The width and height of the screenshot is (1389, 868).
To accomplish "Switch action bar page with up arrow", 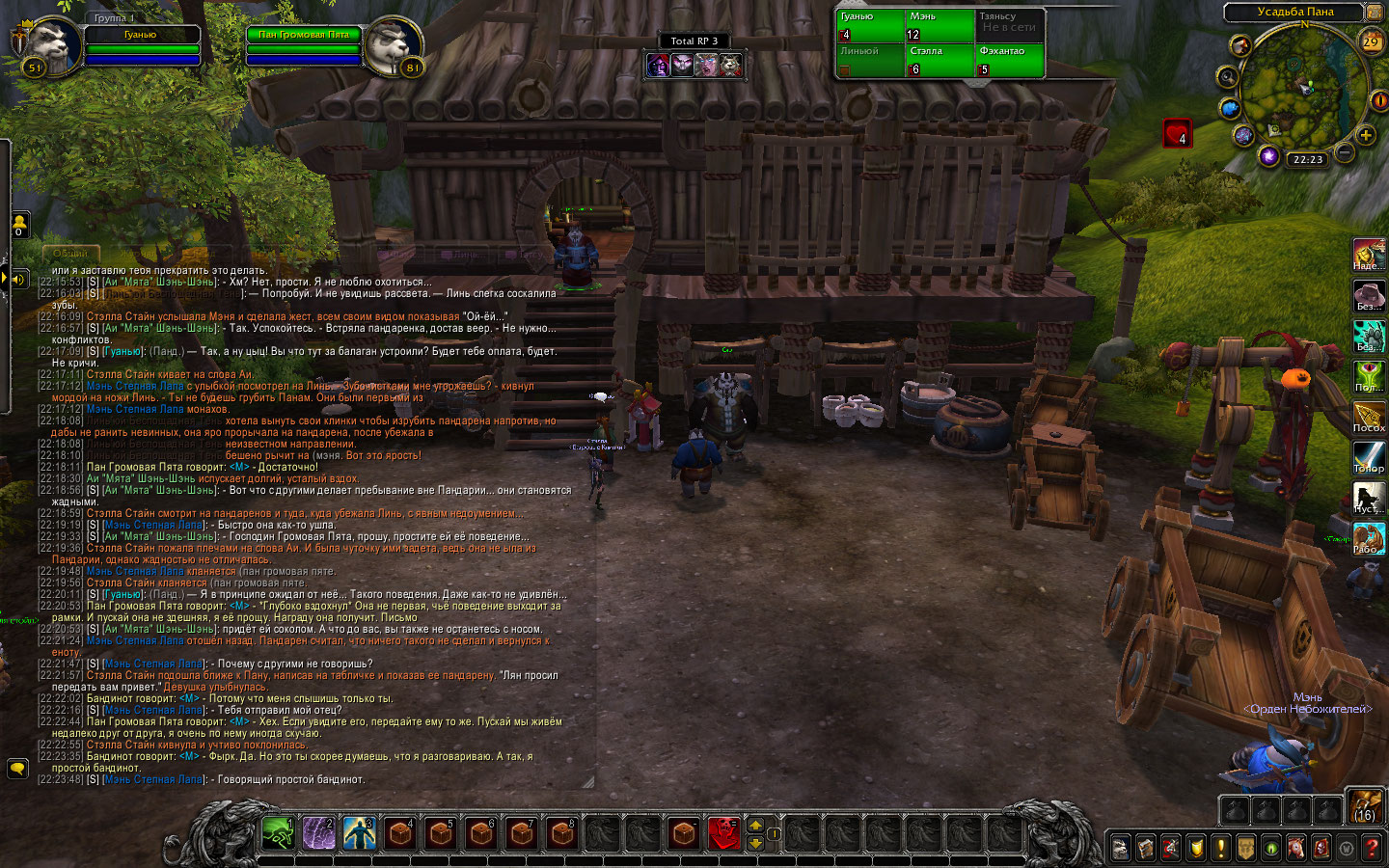I will (x=755, y=826).
